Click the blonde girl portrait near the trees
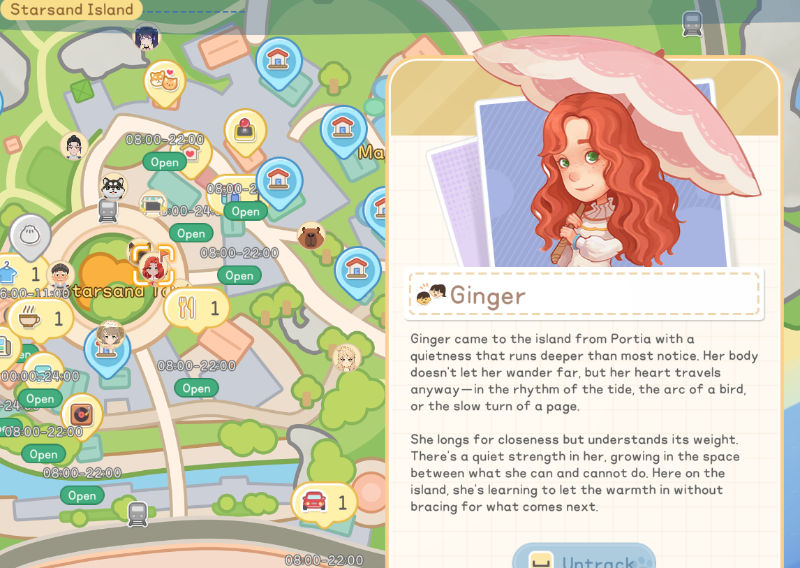Screen dimensions: 800x568 click(347, 357)
